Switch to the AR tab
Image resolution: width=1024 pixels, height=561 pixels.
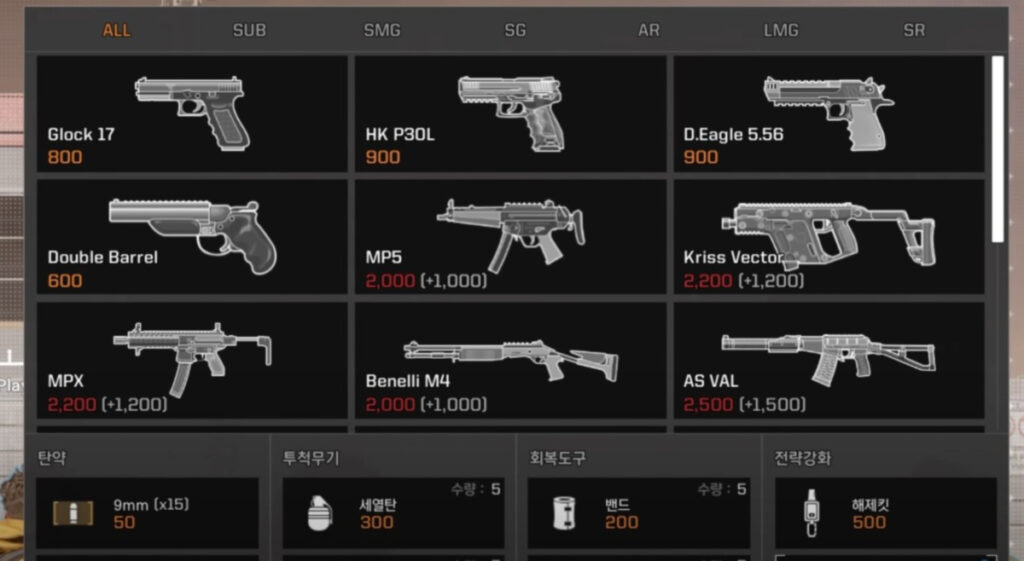tap(649, 30)
